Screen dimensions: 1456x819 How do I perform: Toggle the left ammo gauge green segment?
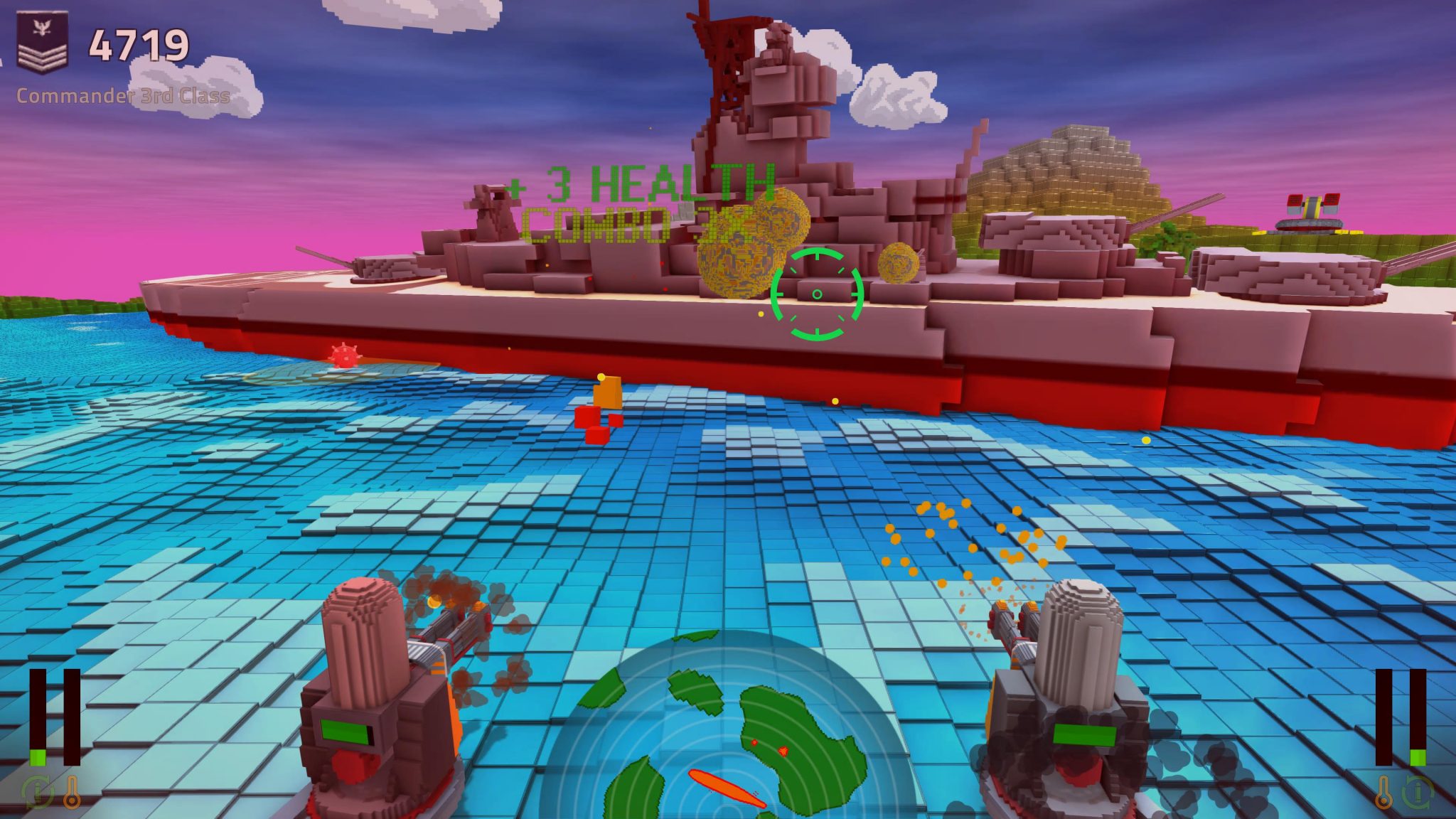point(37,759)
